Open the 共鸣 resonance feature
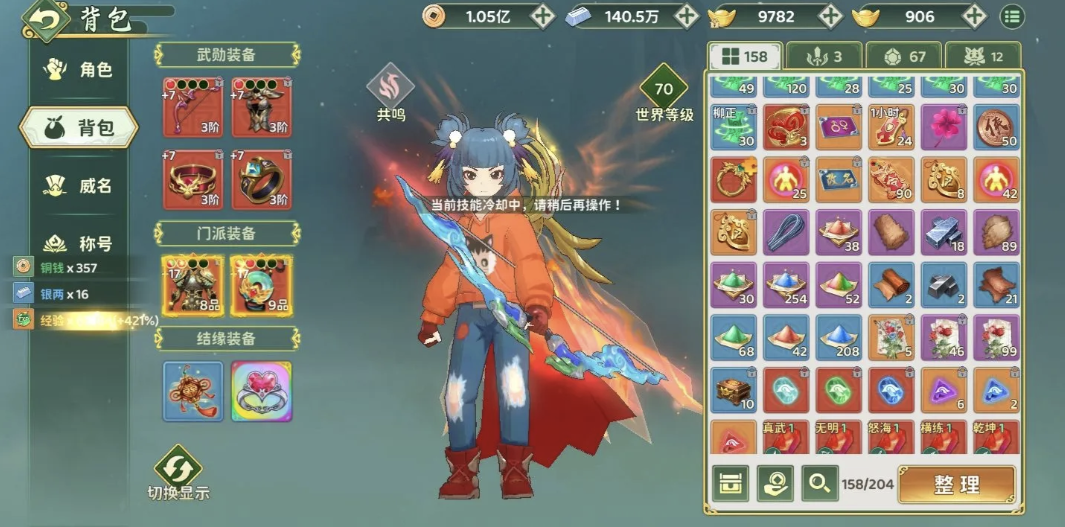Viewport: 1065px width, 527px height. tap(390, 88)
